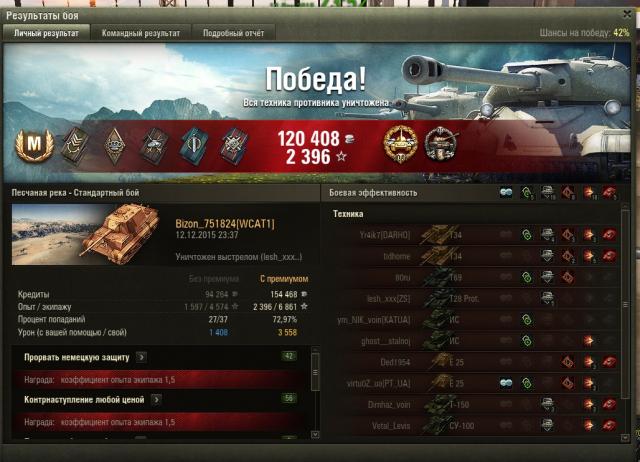This screenshot has width=640, height=462.
Task: Open the Подробный отчёт tab
Action: [235, 33]
